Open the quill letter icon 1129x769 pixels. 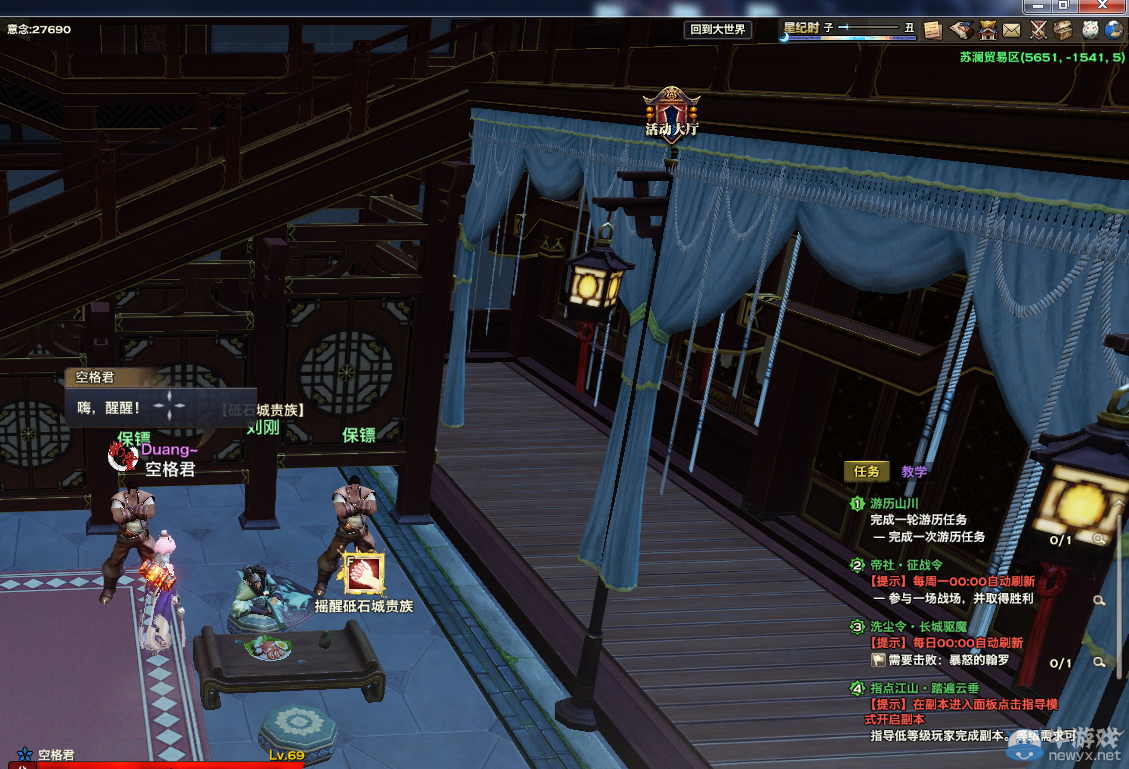[961, 30]
